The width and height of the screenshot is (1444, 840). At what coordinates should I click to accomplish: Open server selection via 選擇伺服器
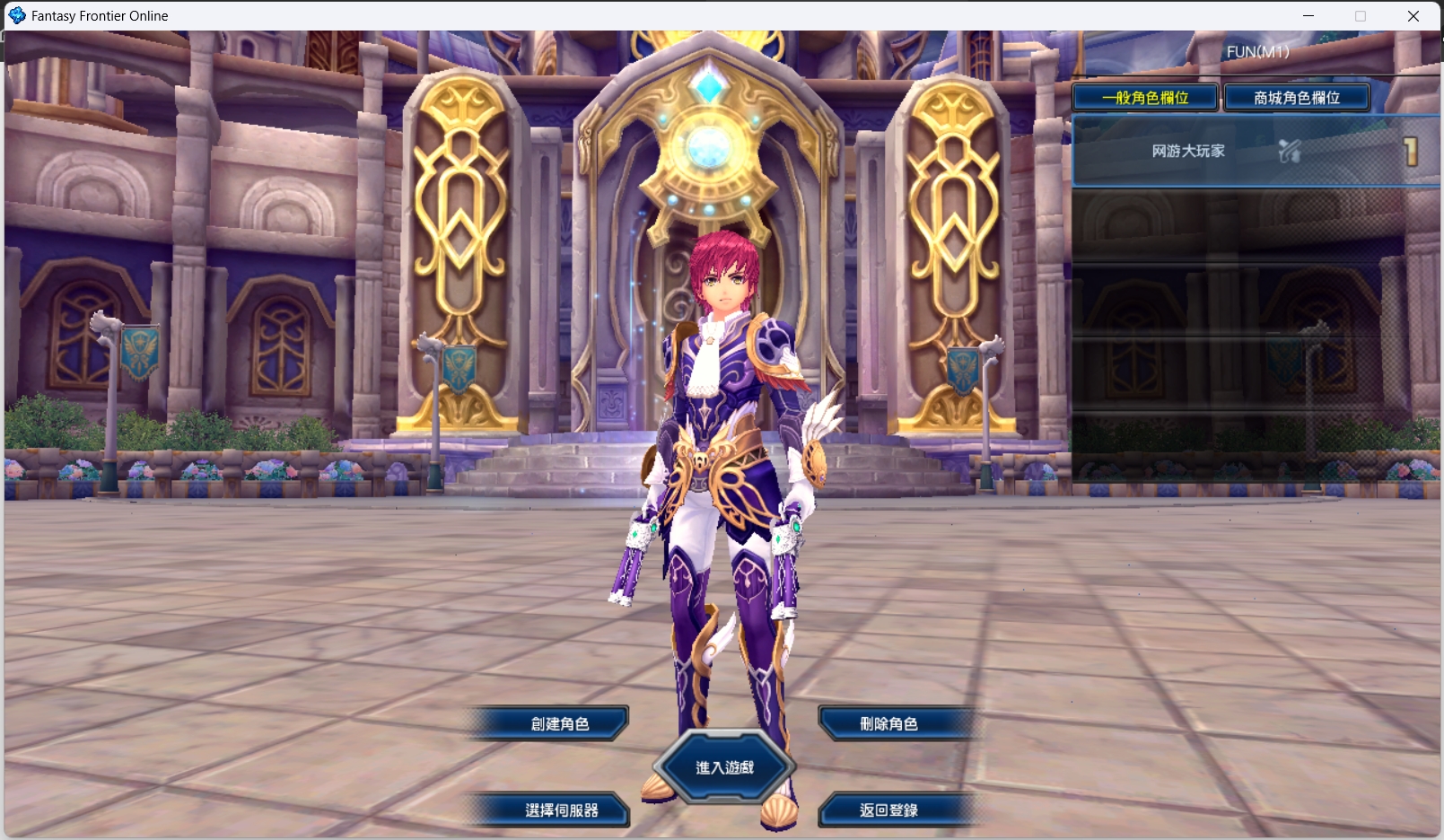coord(561,809)
